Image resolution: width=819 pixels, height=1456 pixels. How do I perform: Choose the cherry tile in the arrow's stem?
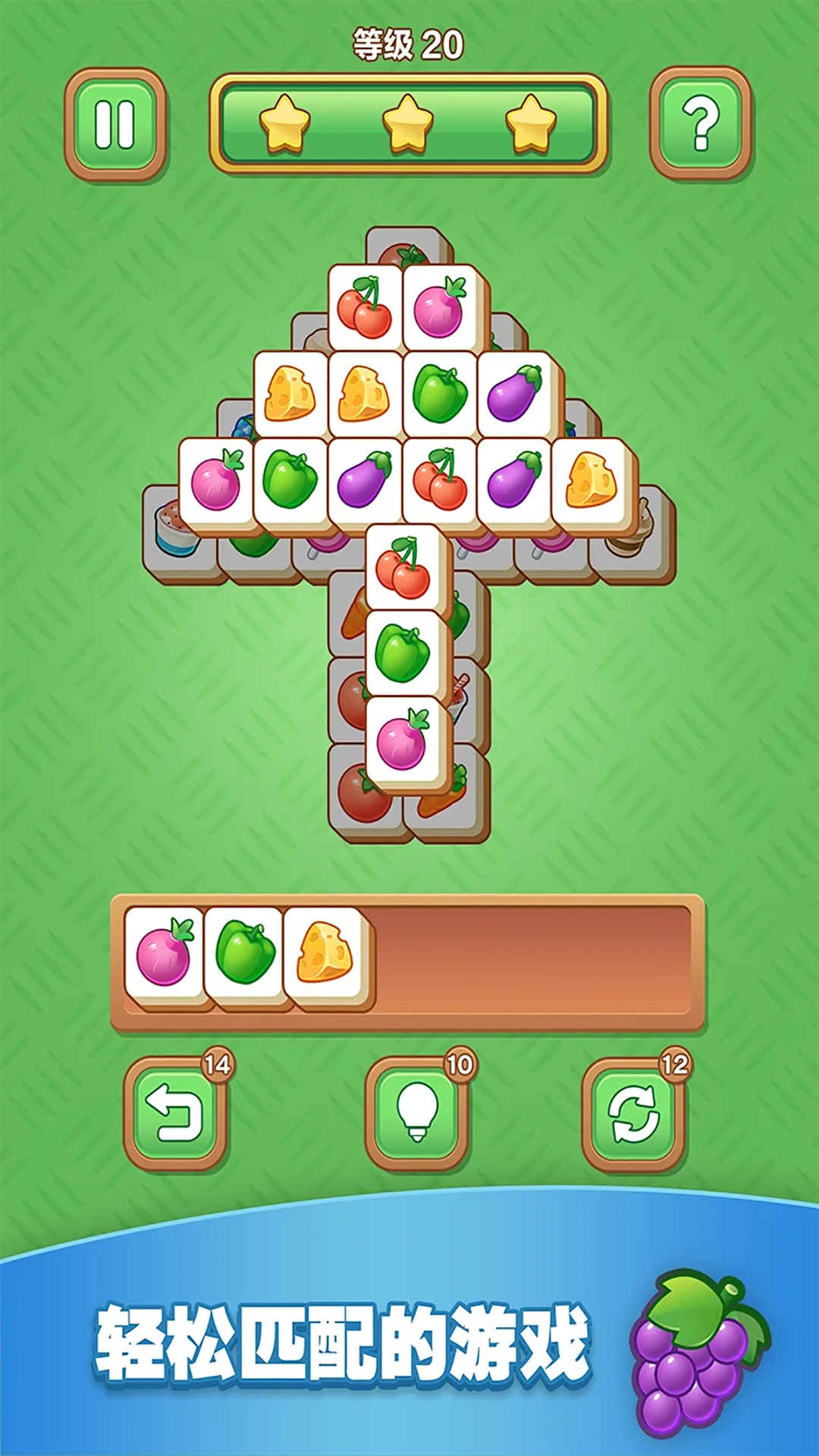tap(403, 567)
